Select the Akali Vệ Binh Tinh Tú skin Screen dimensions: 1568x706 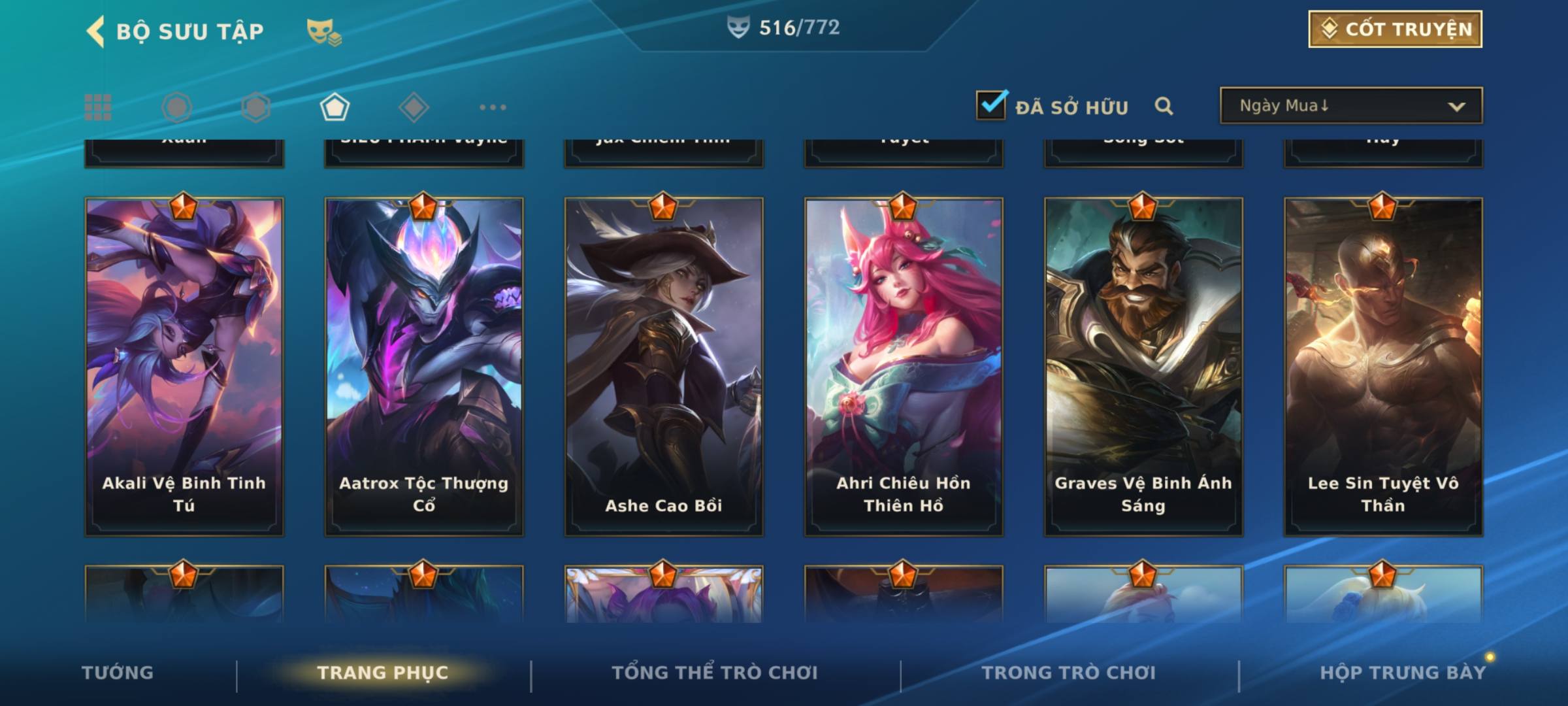(184, 366)
